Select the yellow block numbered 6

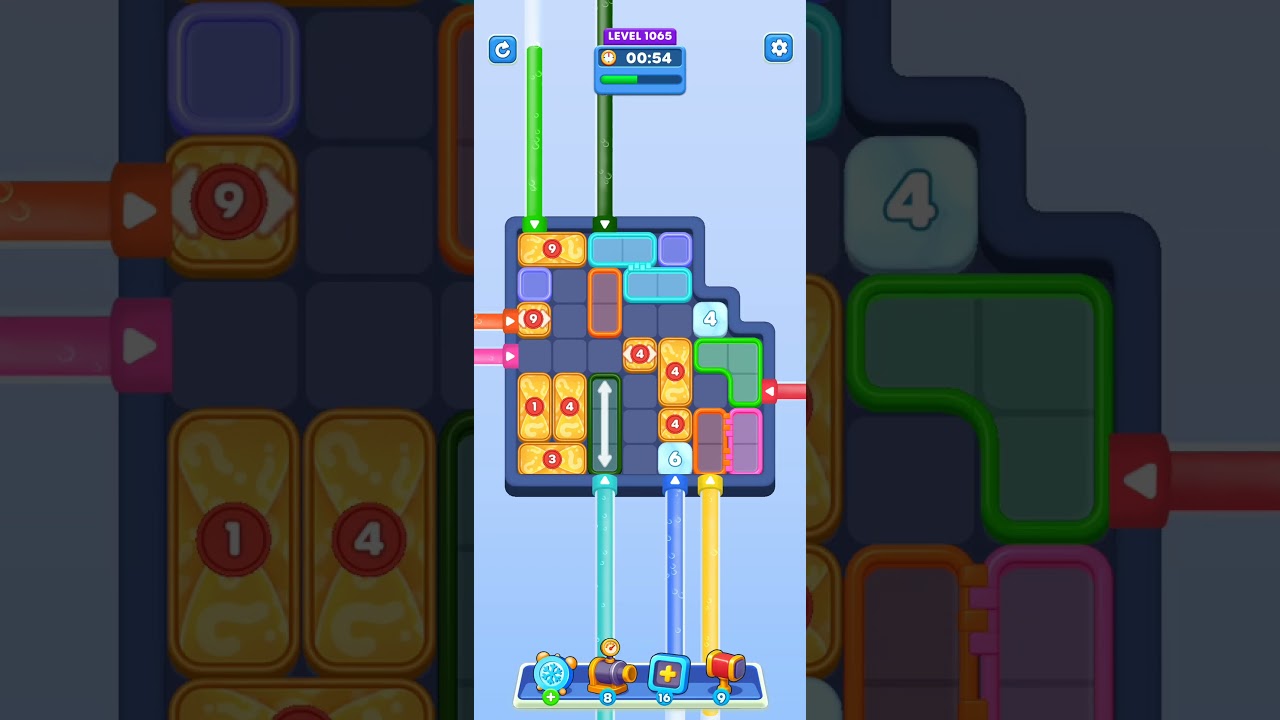pos(676,459)
